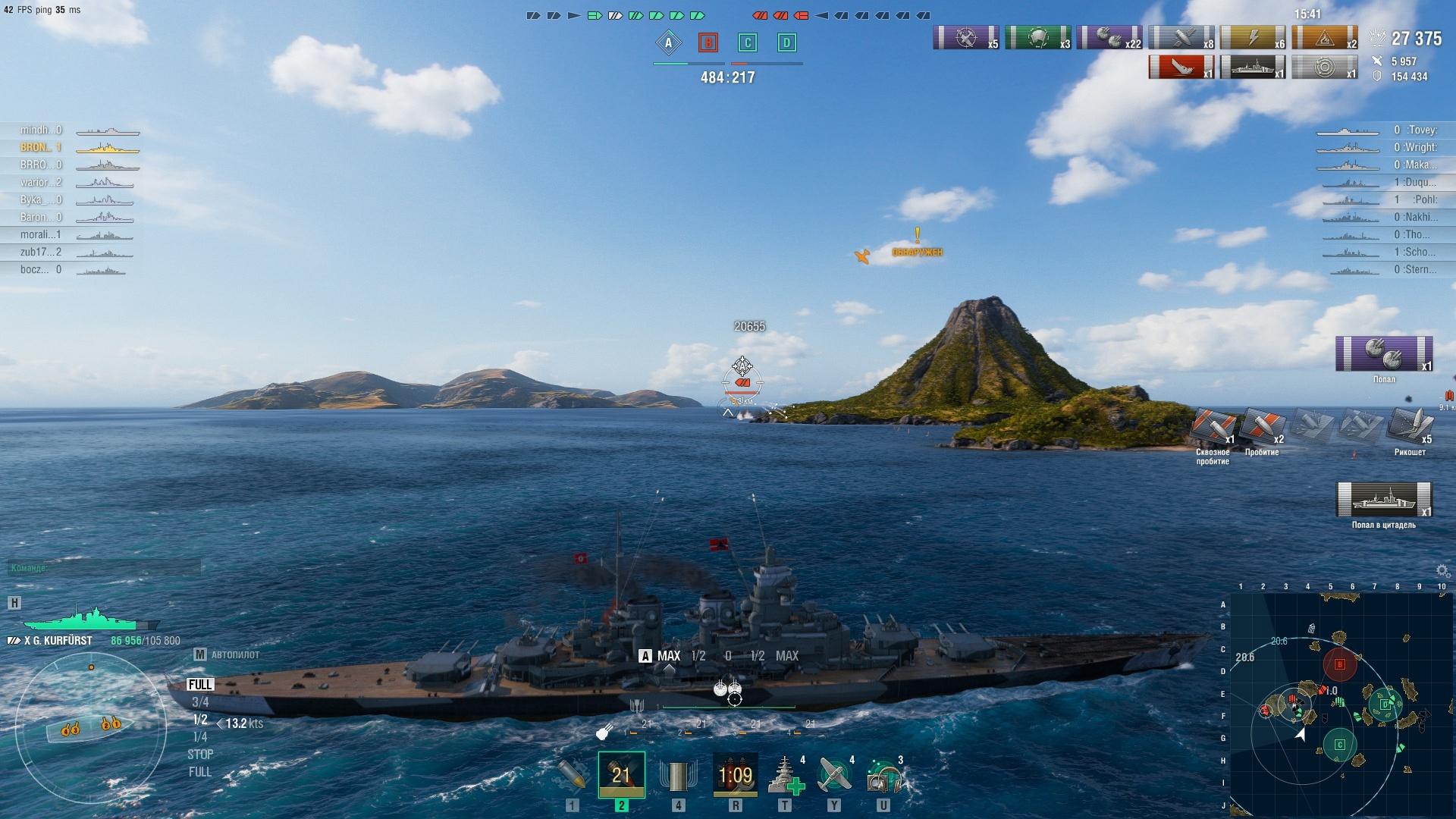The image size is (1456, 819).
Task: Select the third armament slot with cylinder icon
Action: point(678,774)
